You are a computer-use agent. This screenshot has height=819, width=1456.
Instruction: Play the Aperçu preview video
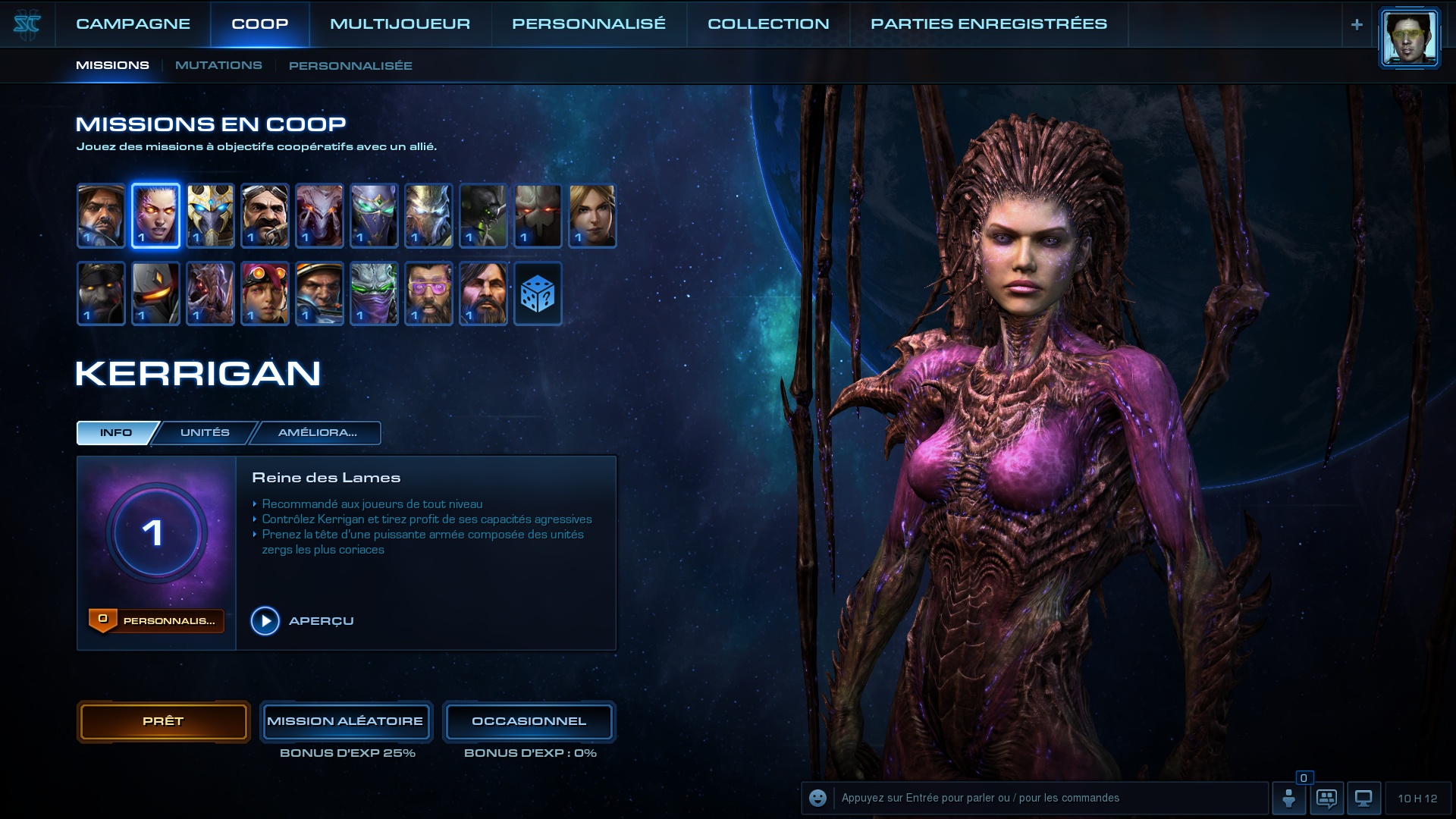click(265, 621)
